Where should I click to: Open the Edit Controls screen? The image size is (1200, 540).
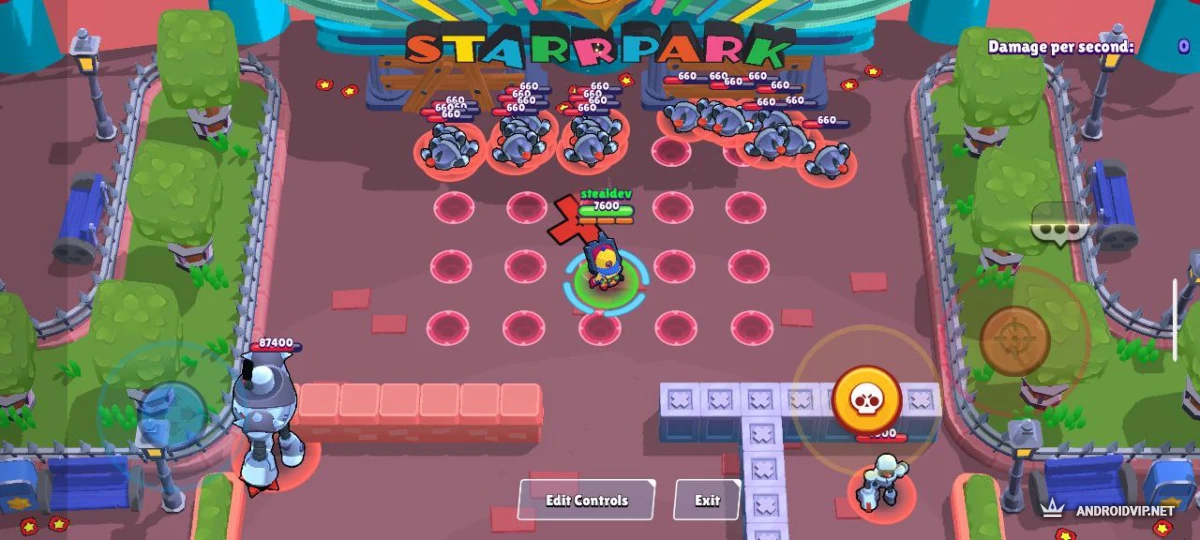coord(586,500)
